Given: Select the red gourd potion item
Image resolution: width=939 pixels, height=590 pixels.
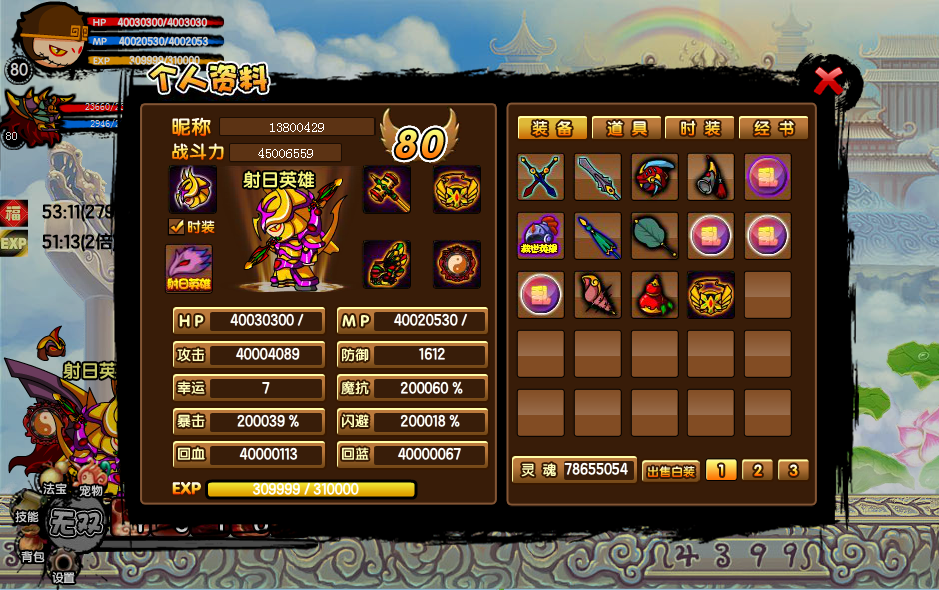Looking at the screenshot, I should 655,295.
